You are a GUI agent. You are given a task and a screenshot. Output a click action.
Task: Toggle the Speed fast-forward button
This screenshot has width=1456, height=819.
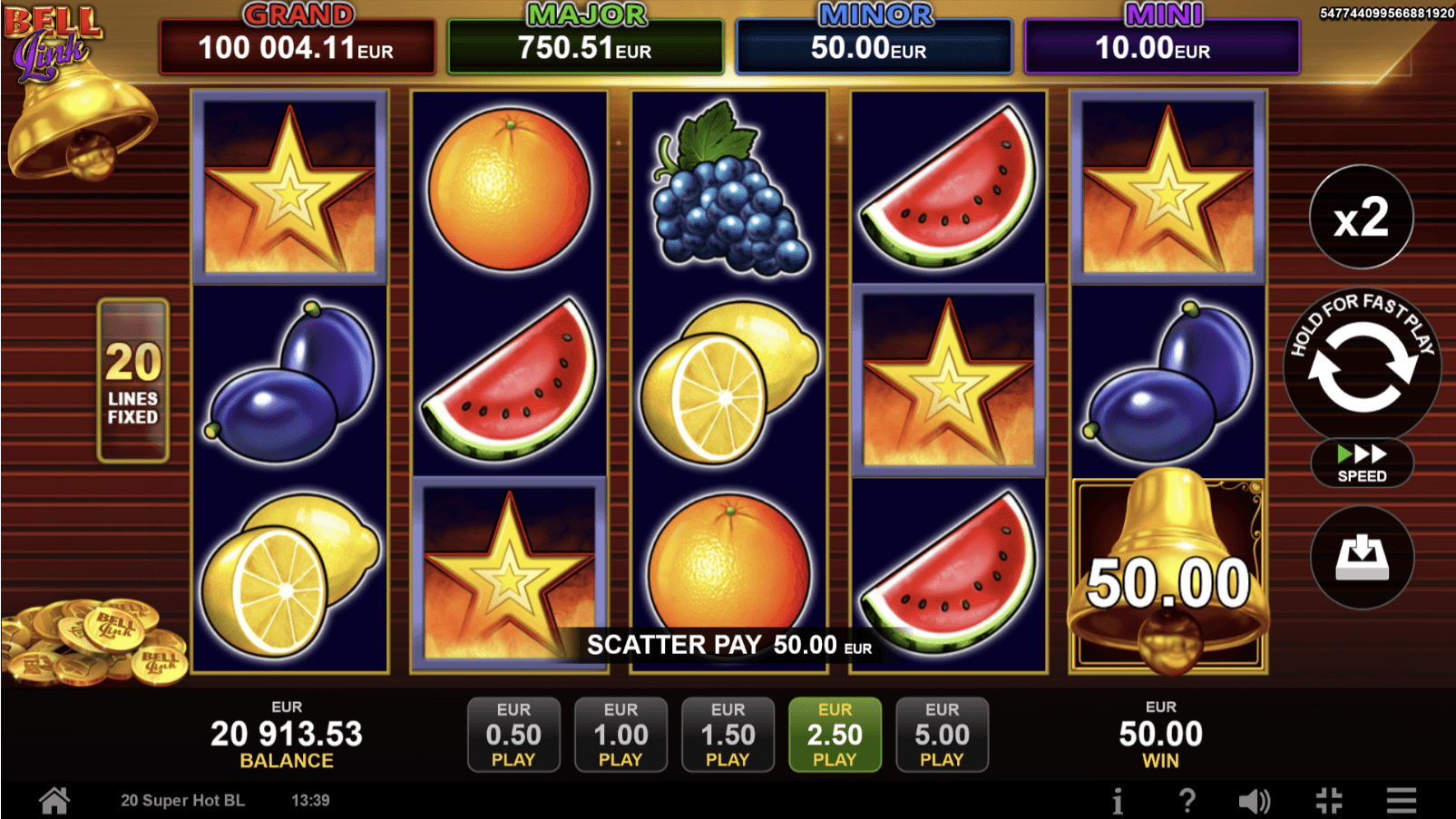click(1362, 463)
